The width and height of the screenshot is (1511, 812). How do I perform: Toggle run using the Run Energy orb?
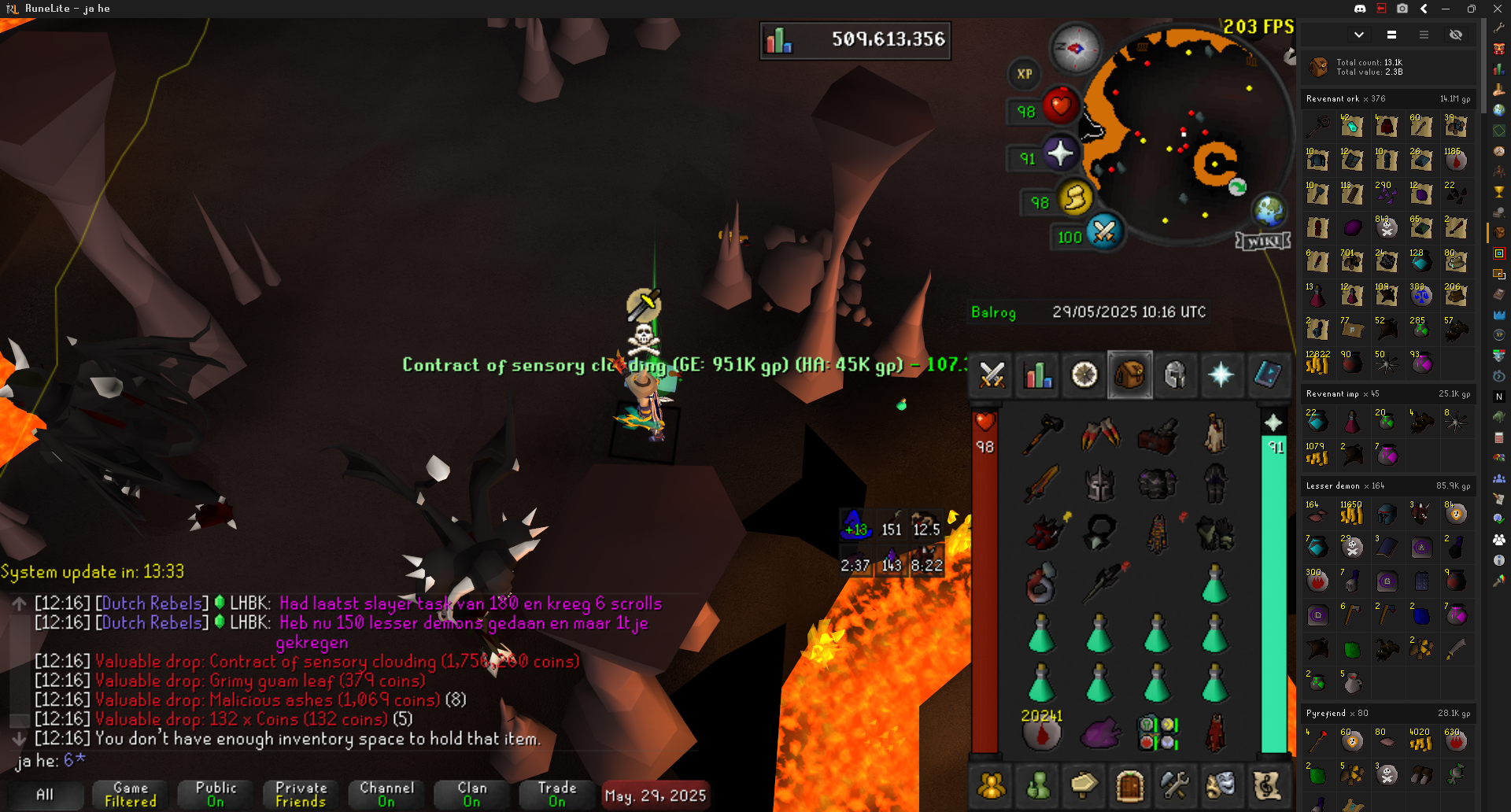pyautogui.click(x=1075, y=197)
